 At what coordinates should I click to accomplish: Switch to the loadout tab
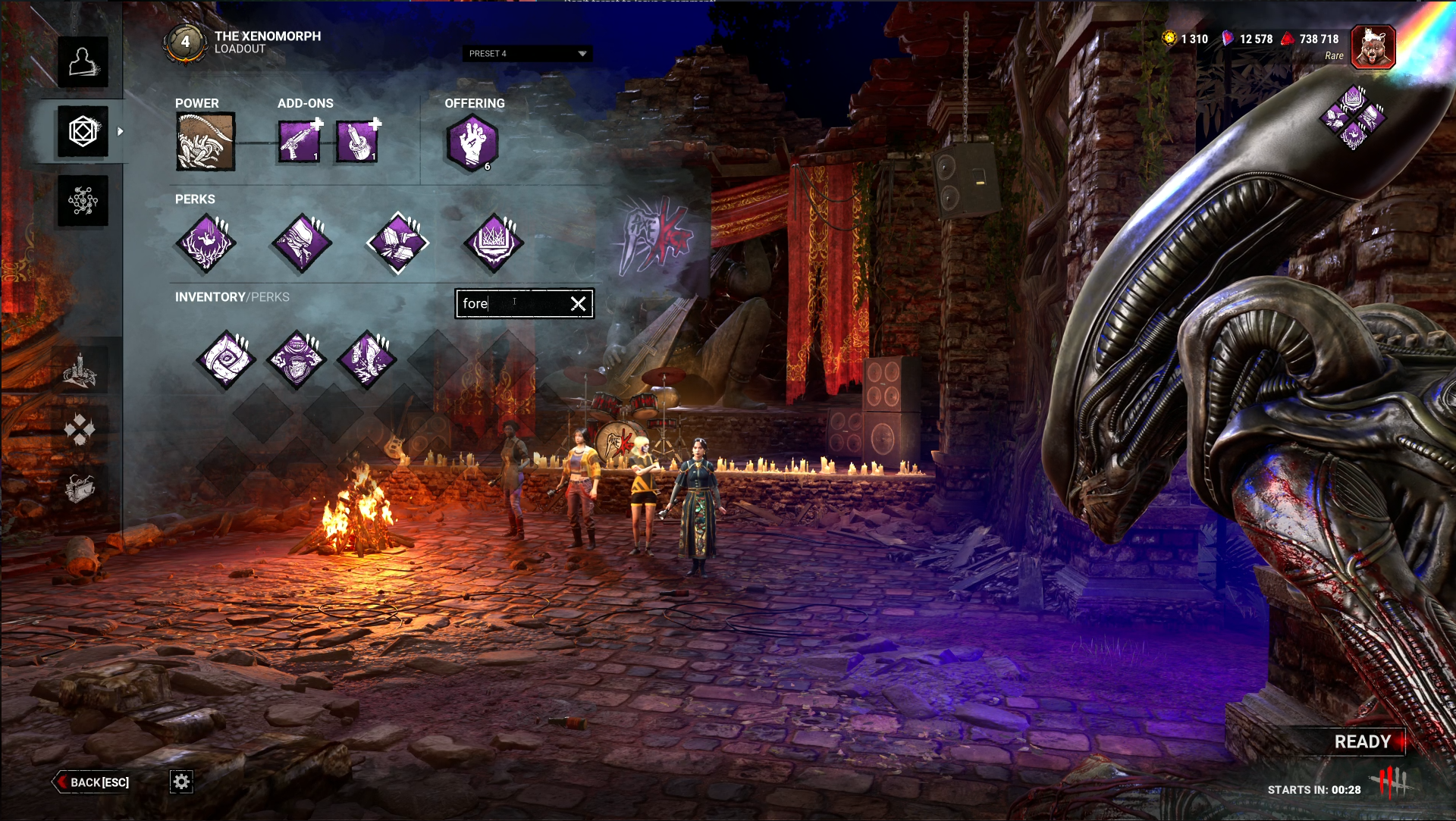tap(83, 132)
